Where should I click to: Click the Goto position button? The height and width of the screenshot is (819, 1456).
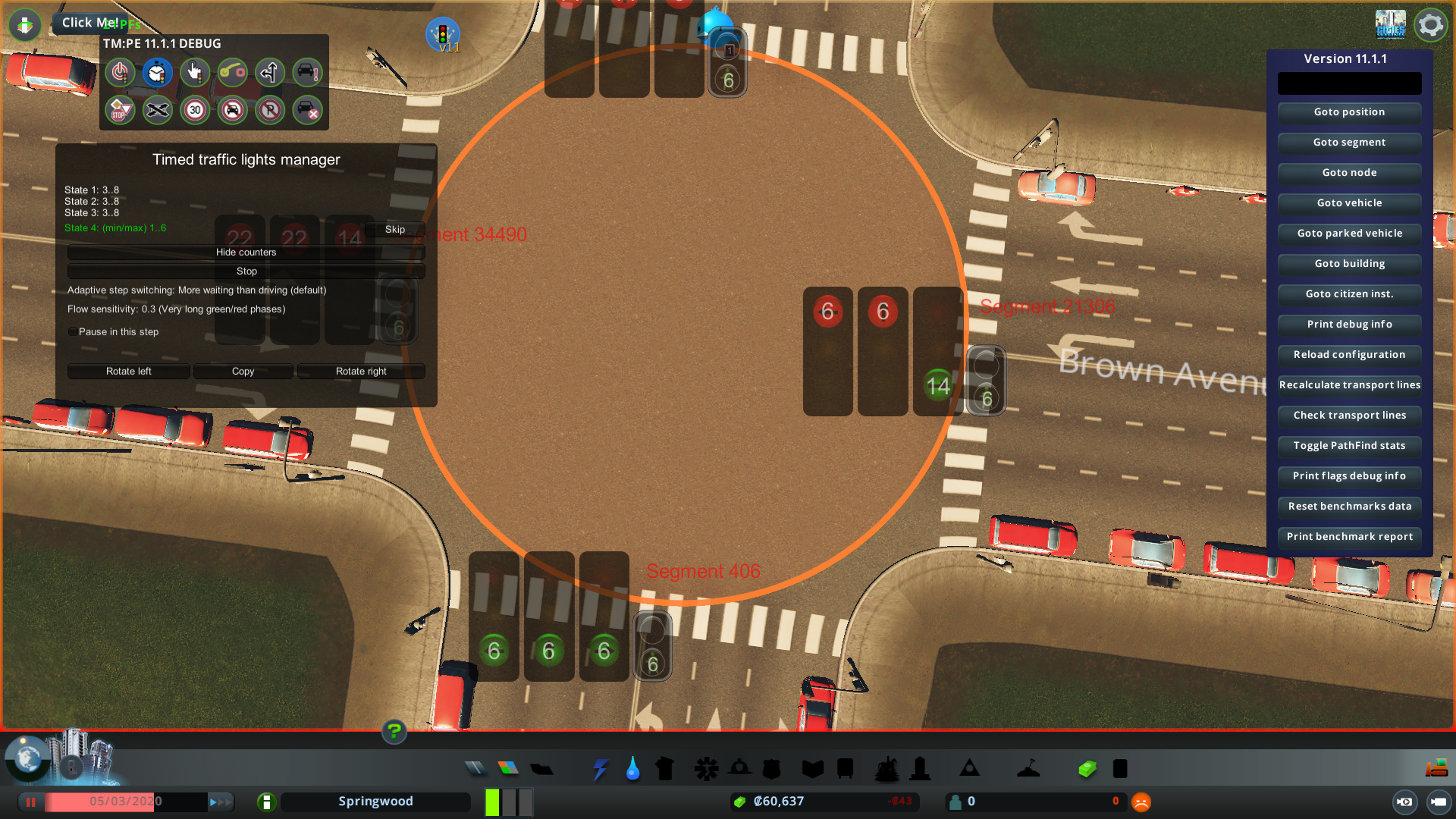click(1349, 112)
